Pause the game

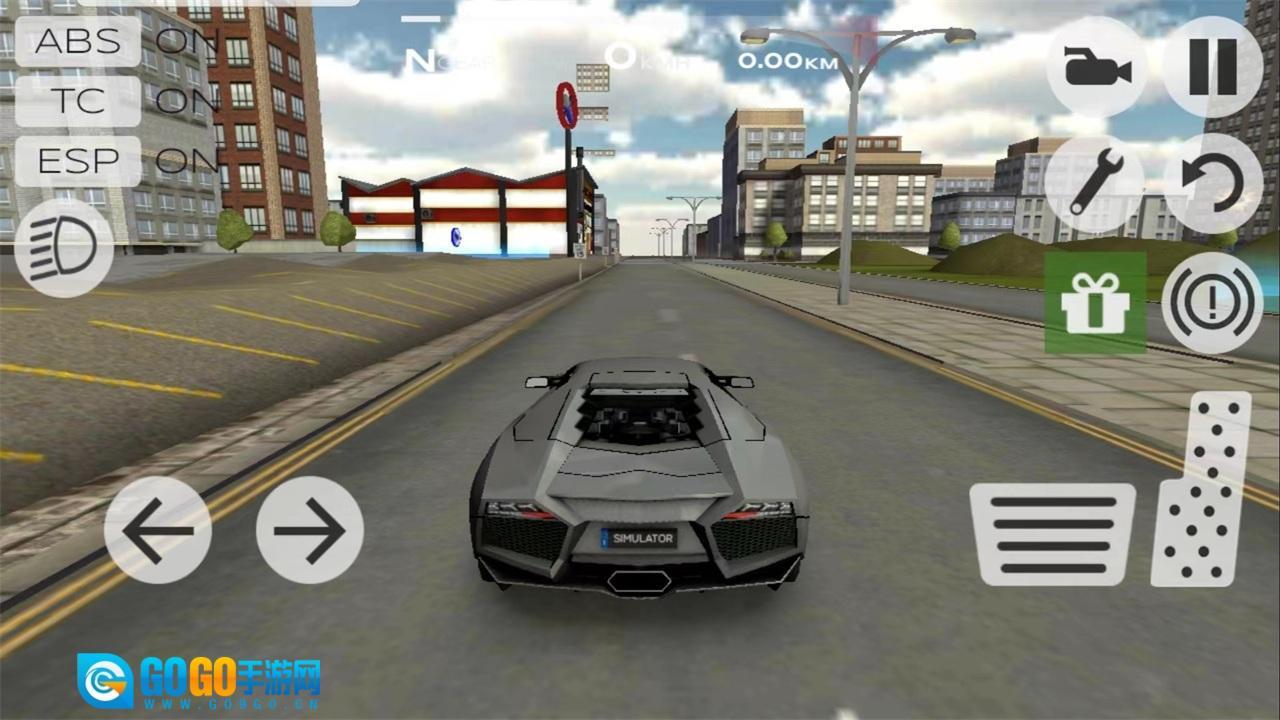click(1212, 68)
